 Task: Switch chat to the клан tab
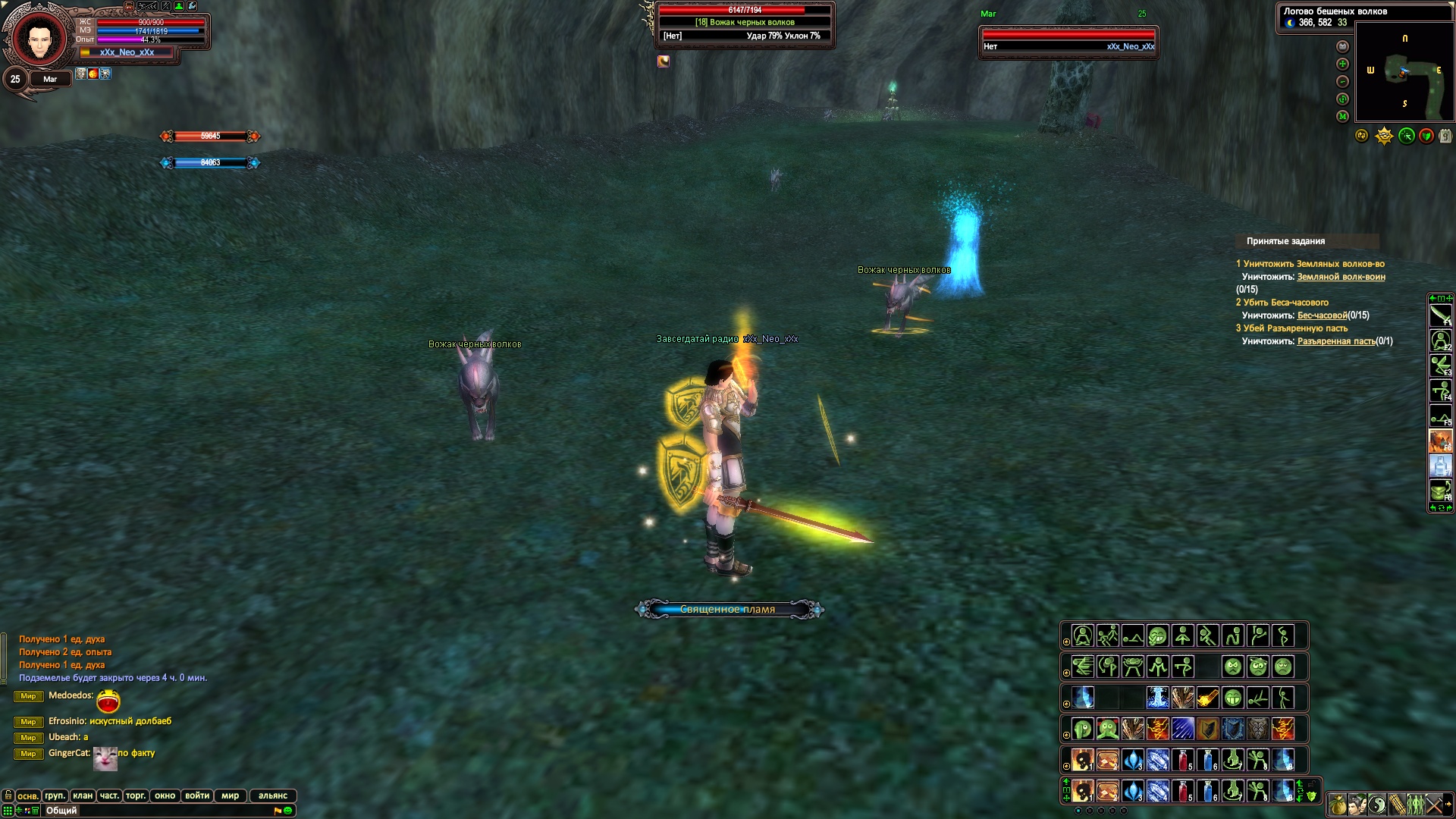(x=83, y=795)
